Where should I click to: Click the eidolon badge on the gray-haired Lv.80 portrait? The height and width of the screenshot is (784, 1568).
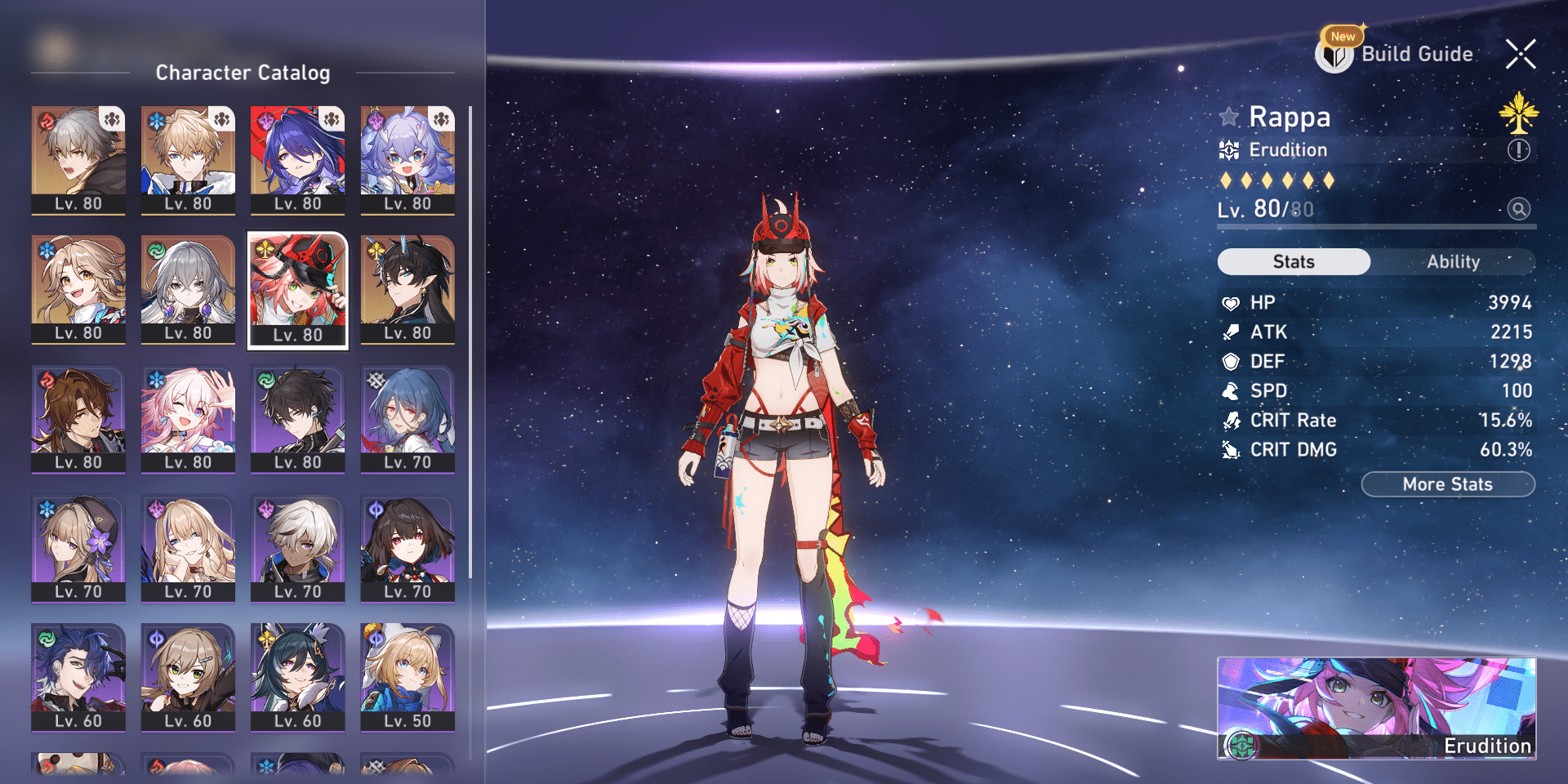tap(113, 118)
